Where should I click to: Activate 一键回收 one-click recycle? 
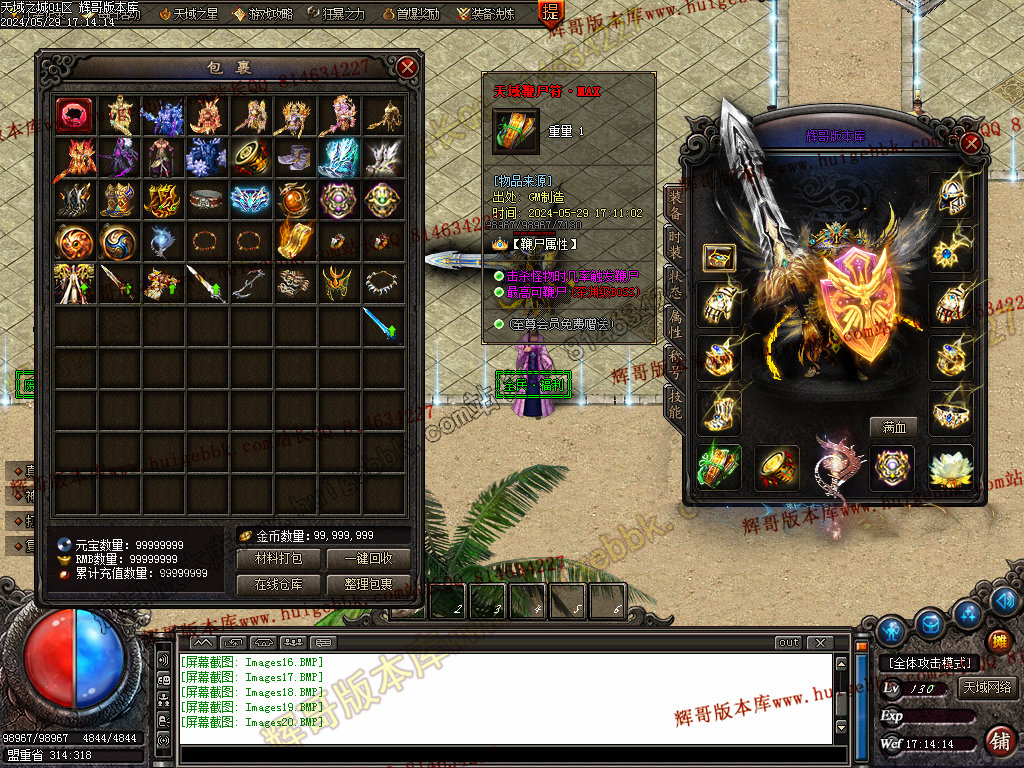coord(367,559)
